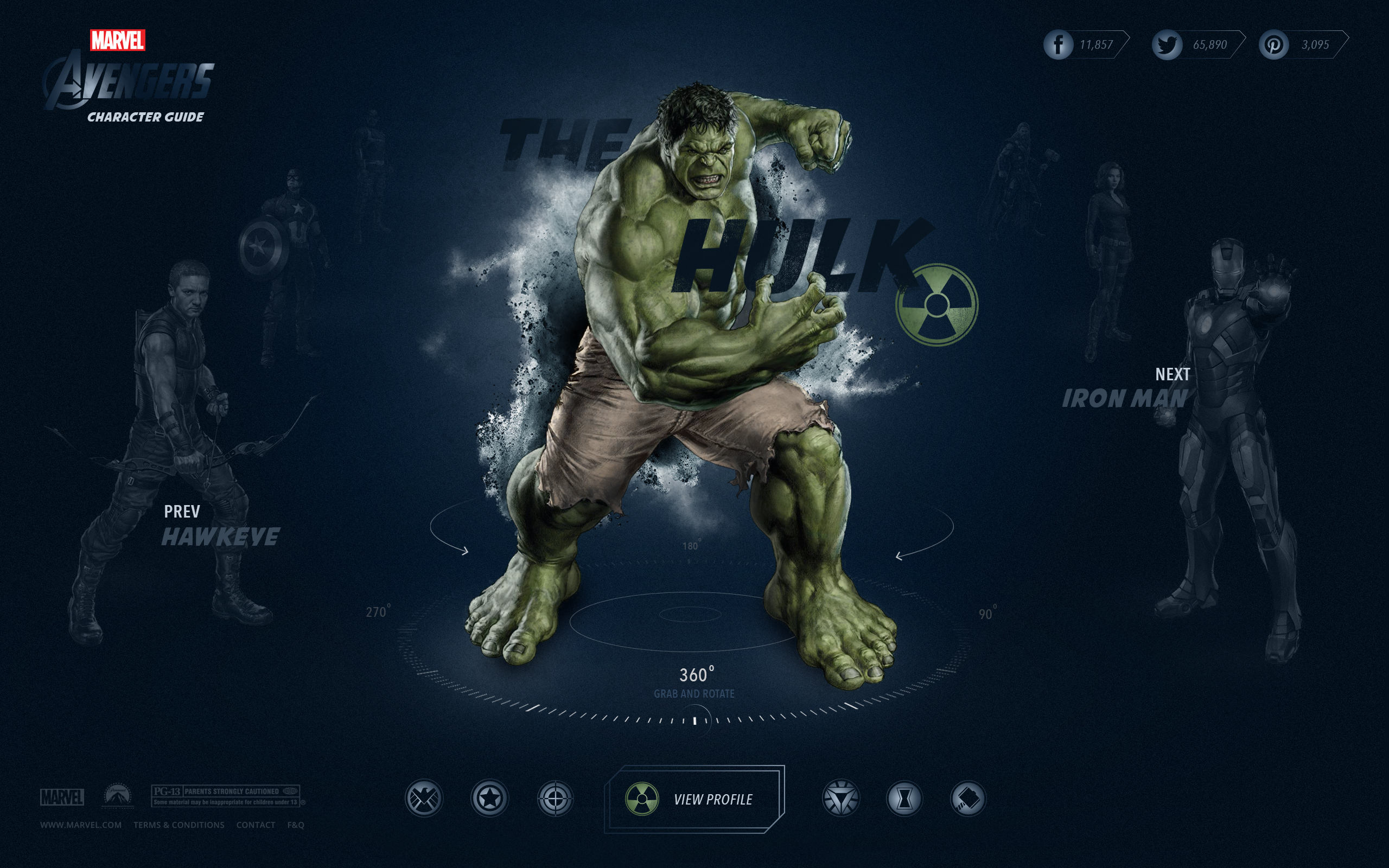Open Terms & Conditions

click(179, 825)
